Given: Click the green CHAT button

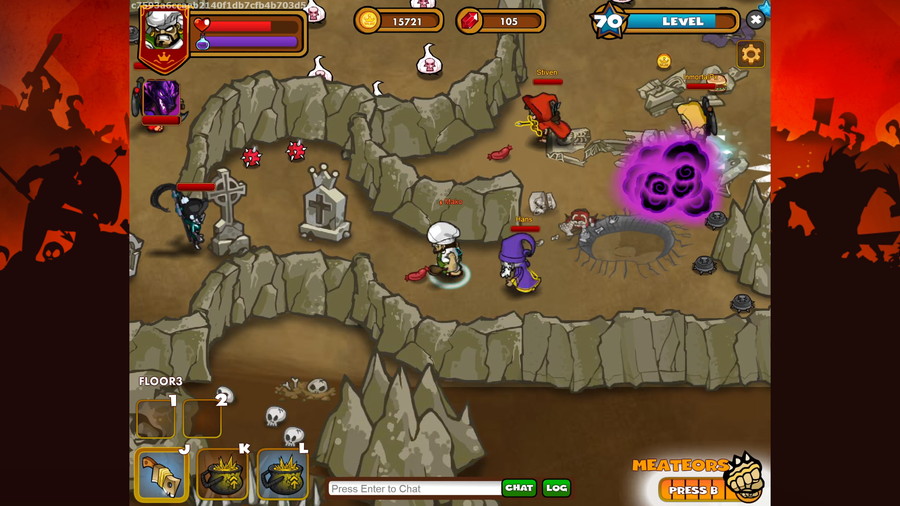Looking at the screenshot, I should point(519,488).
